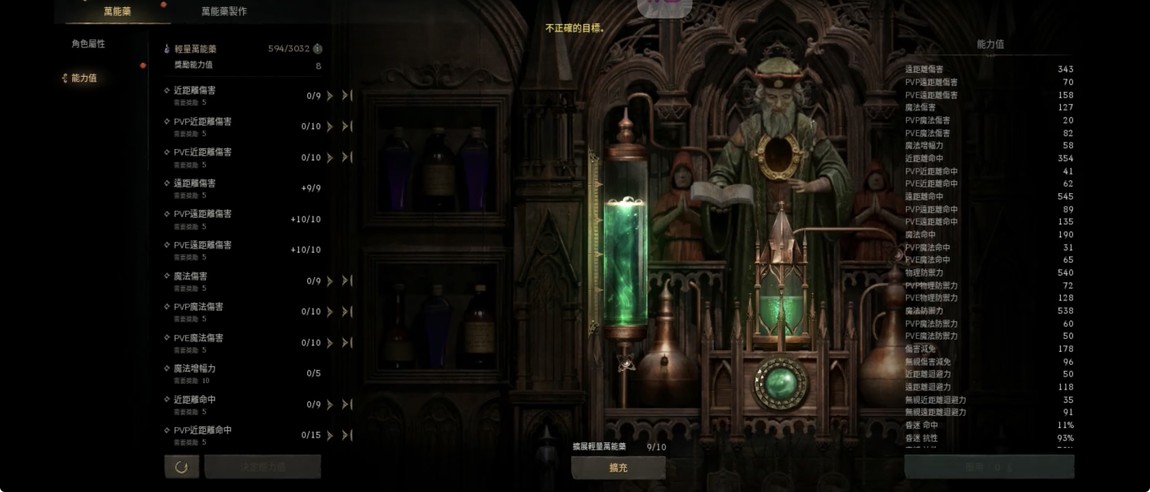Screen dimensions: 1150x492
Task: Max out 近距離傷害 points
Action: pos(347,96)
